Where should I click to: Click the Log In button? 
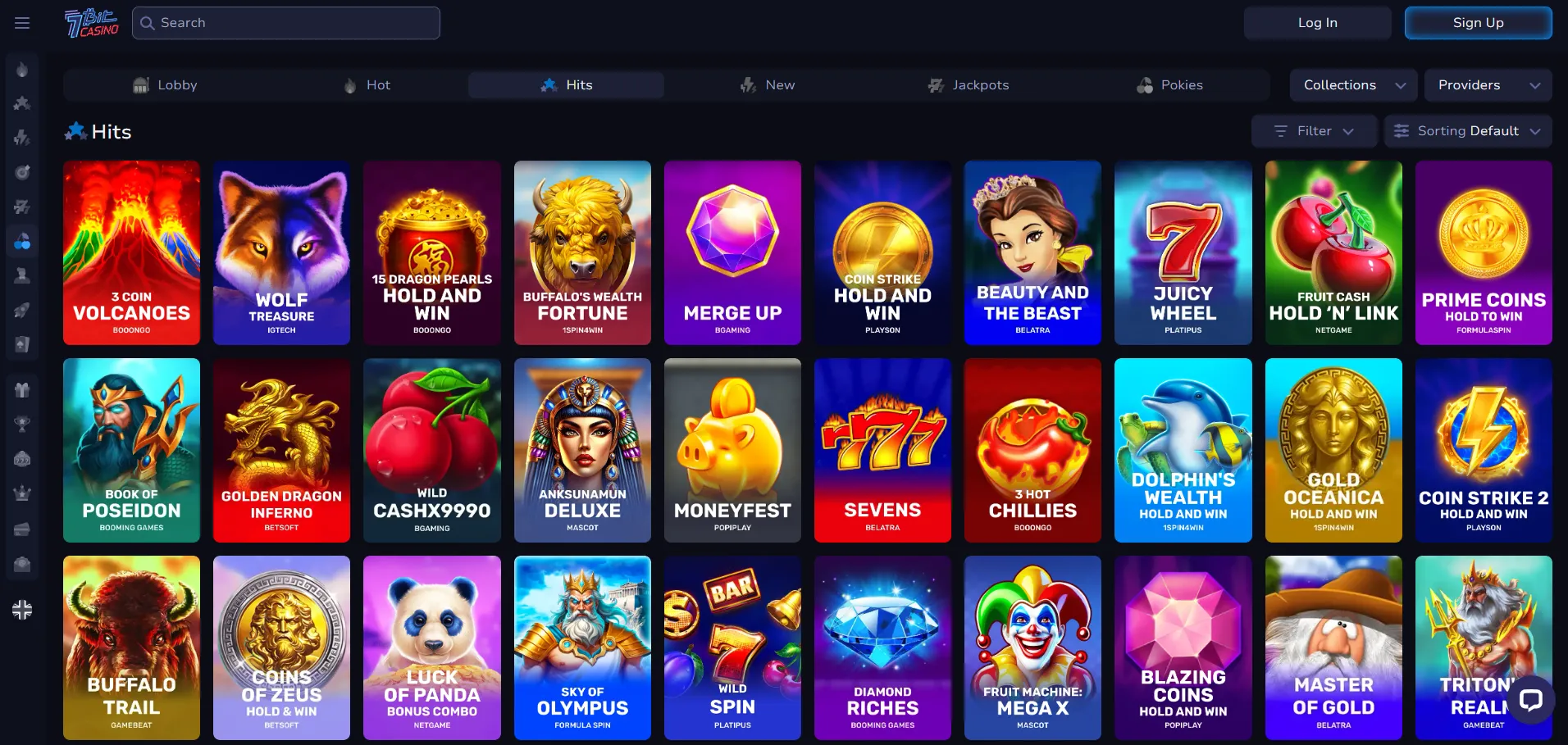coord(1316,22)
